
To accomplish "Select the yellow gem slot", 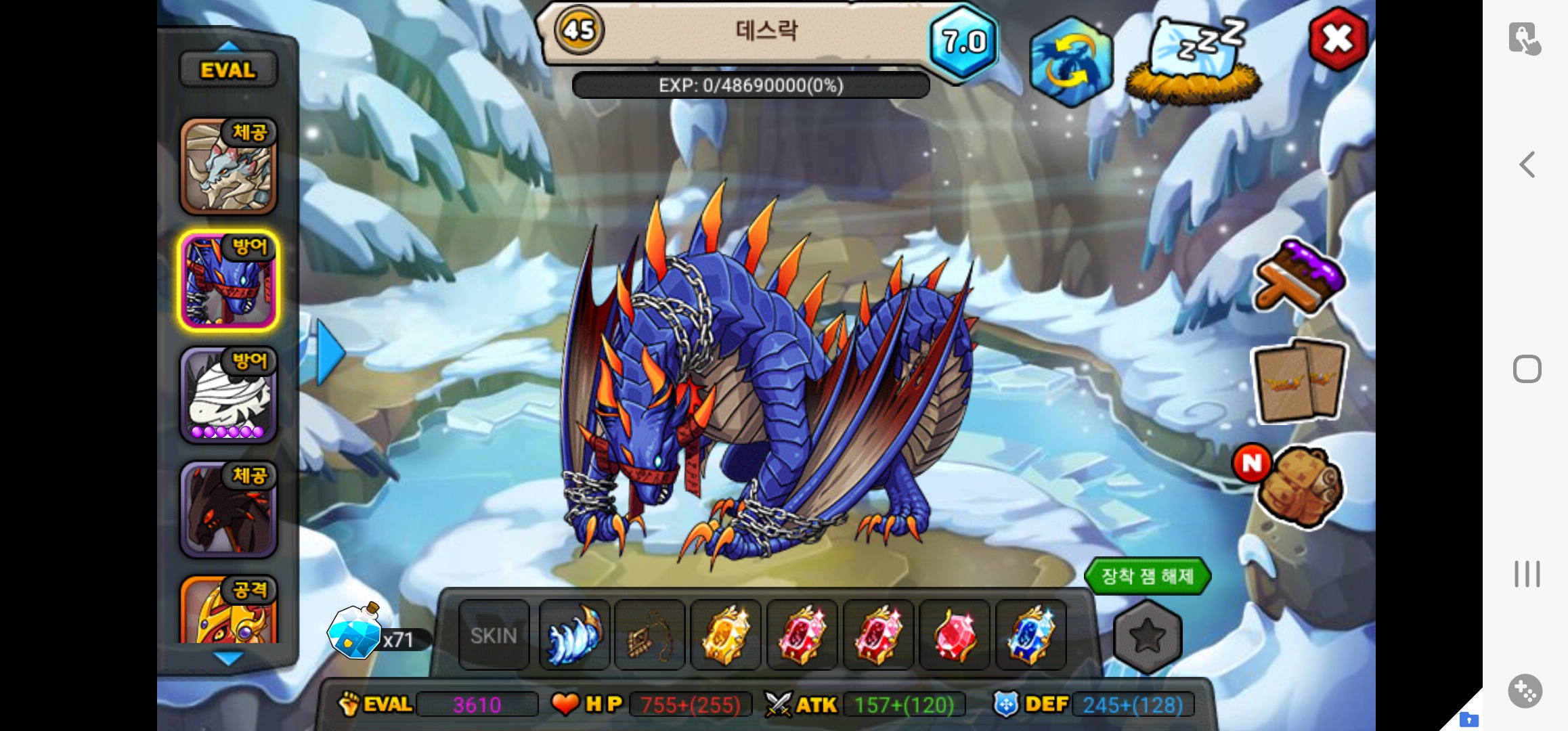I will coord(726,636).
